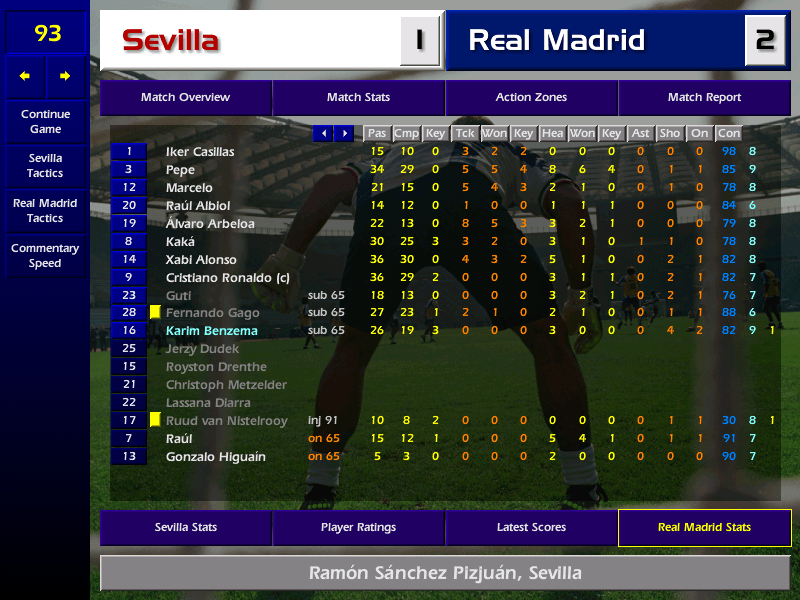Show Sevilla Stats
800x600 pixels.
tap(185, 527)
